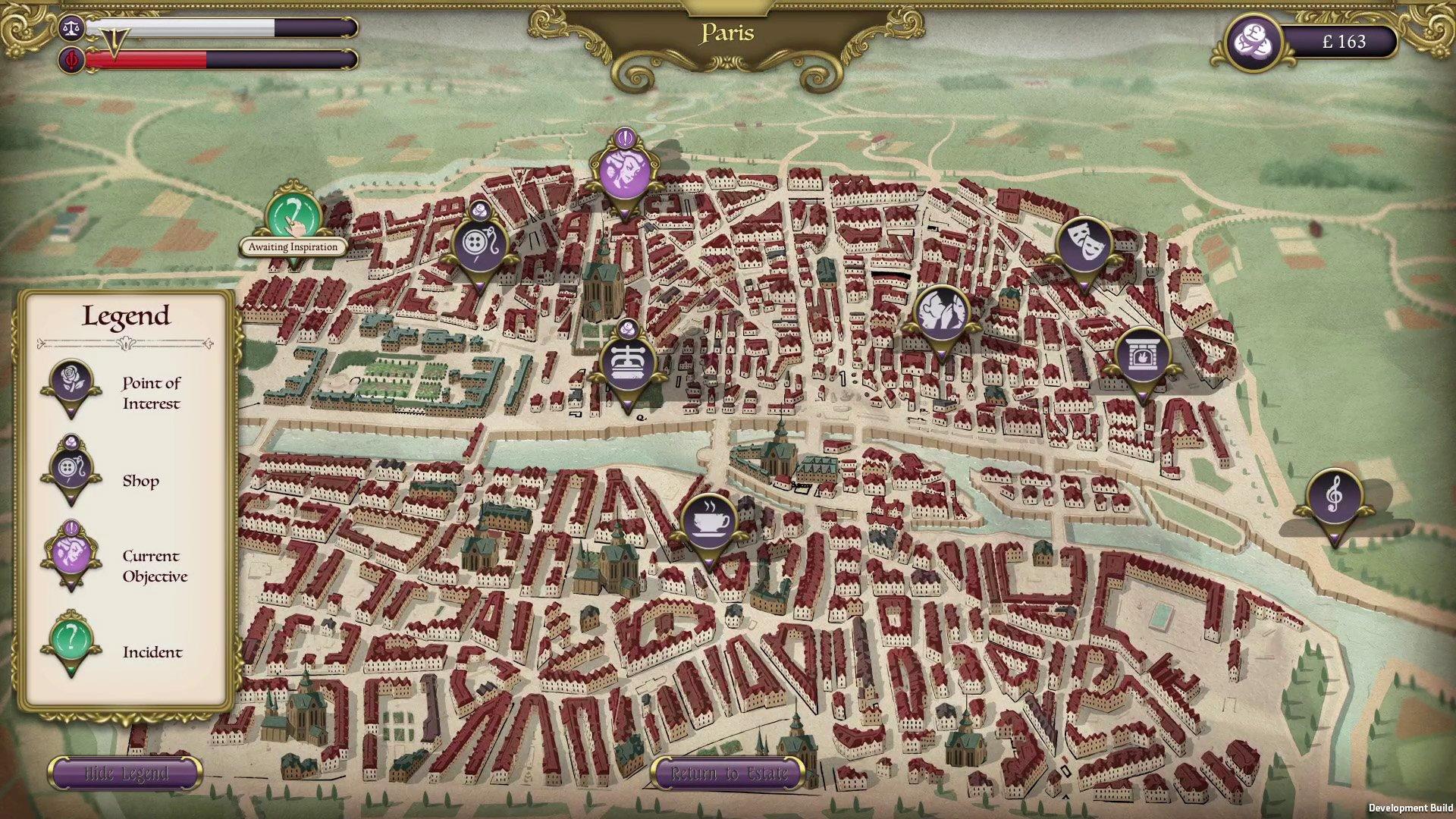Visit the coffee cup café marker
This screenshot has height=819, width=1456.
point(708,521)
